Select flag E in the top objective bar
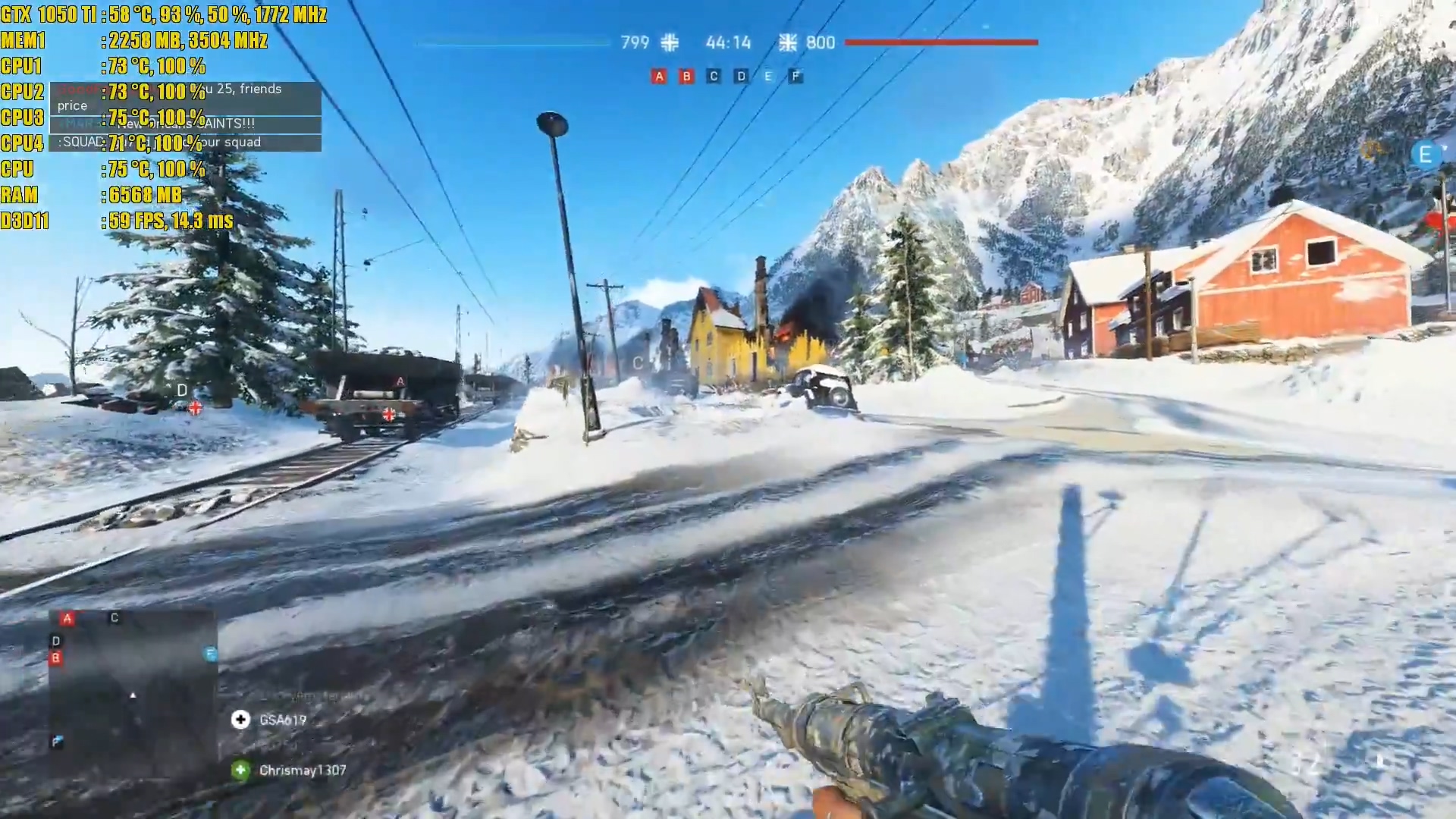 tap(768, 76)
